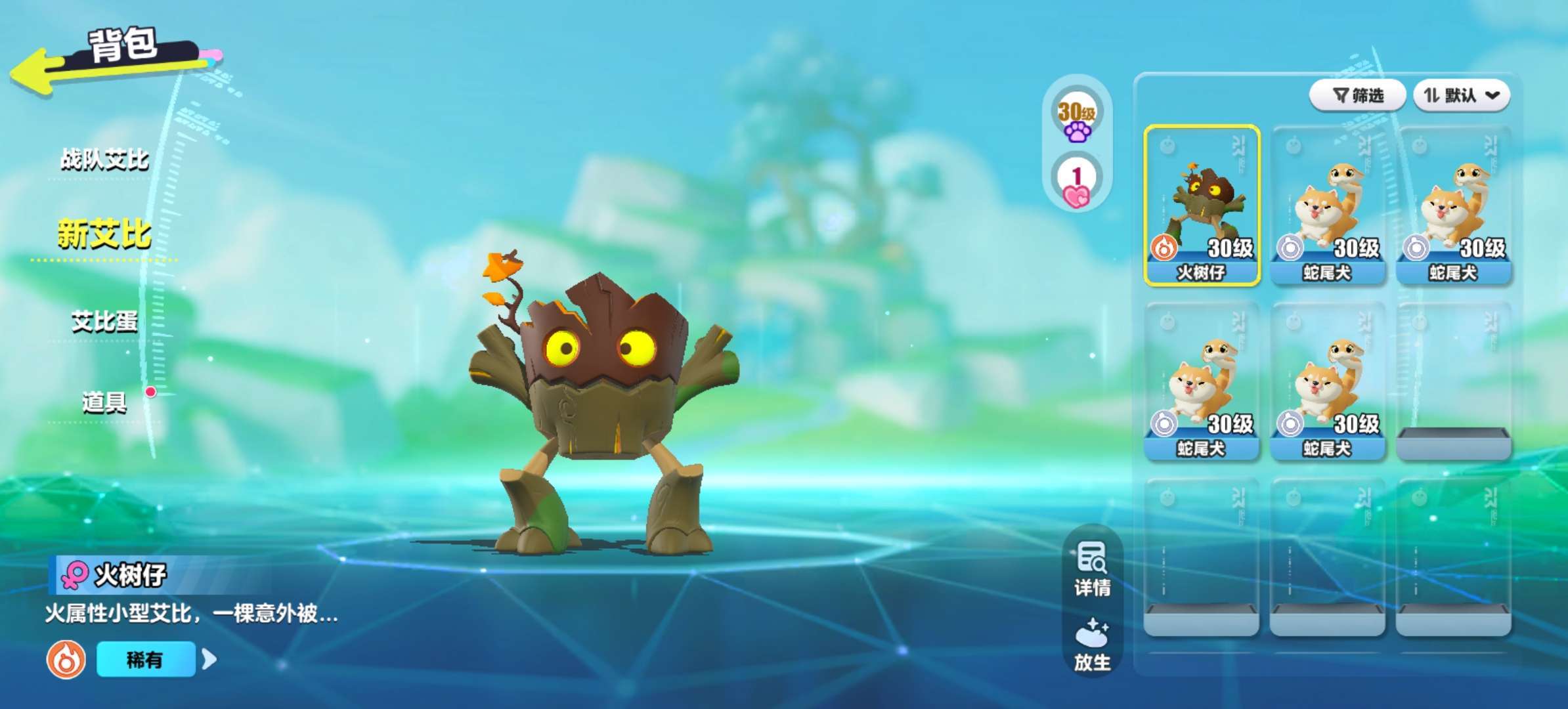
Task: Open the 默认 sort dropdown
Action: (1462, 96)
